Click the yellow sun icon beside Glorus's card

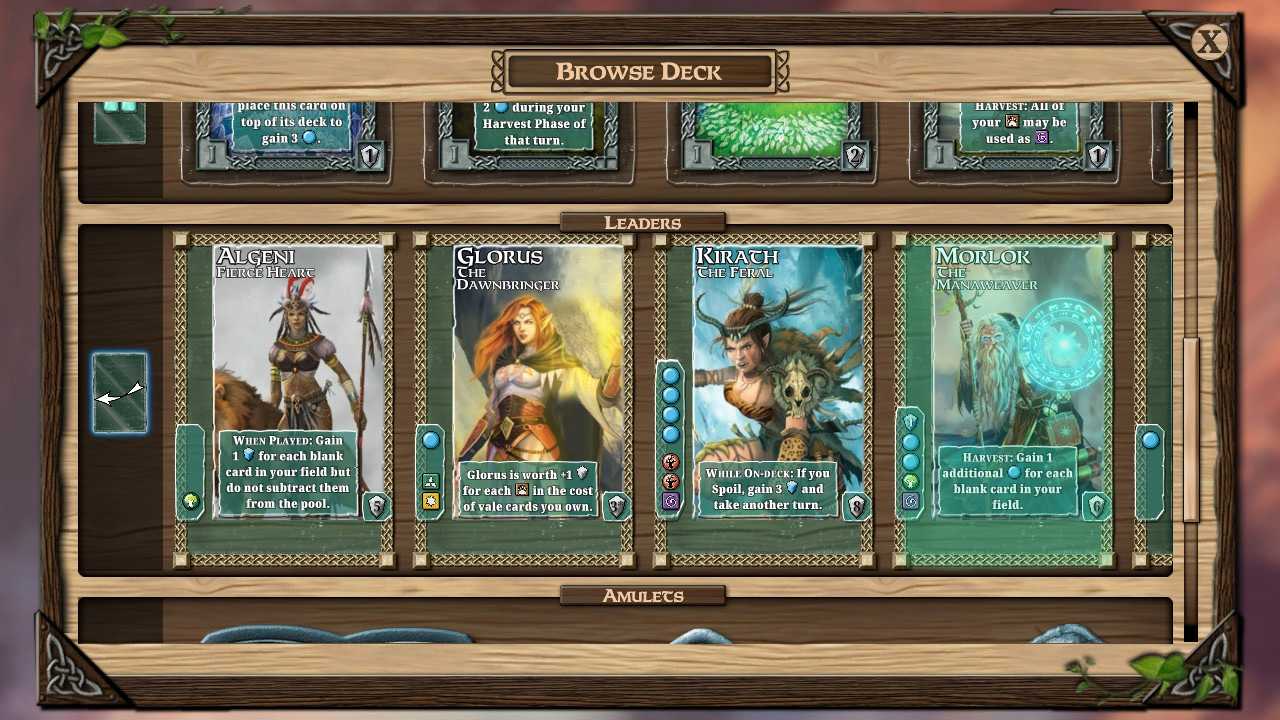tap(430, 501)
